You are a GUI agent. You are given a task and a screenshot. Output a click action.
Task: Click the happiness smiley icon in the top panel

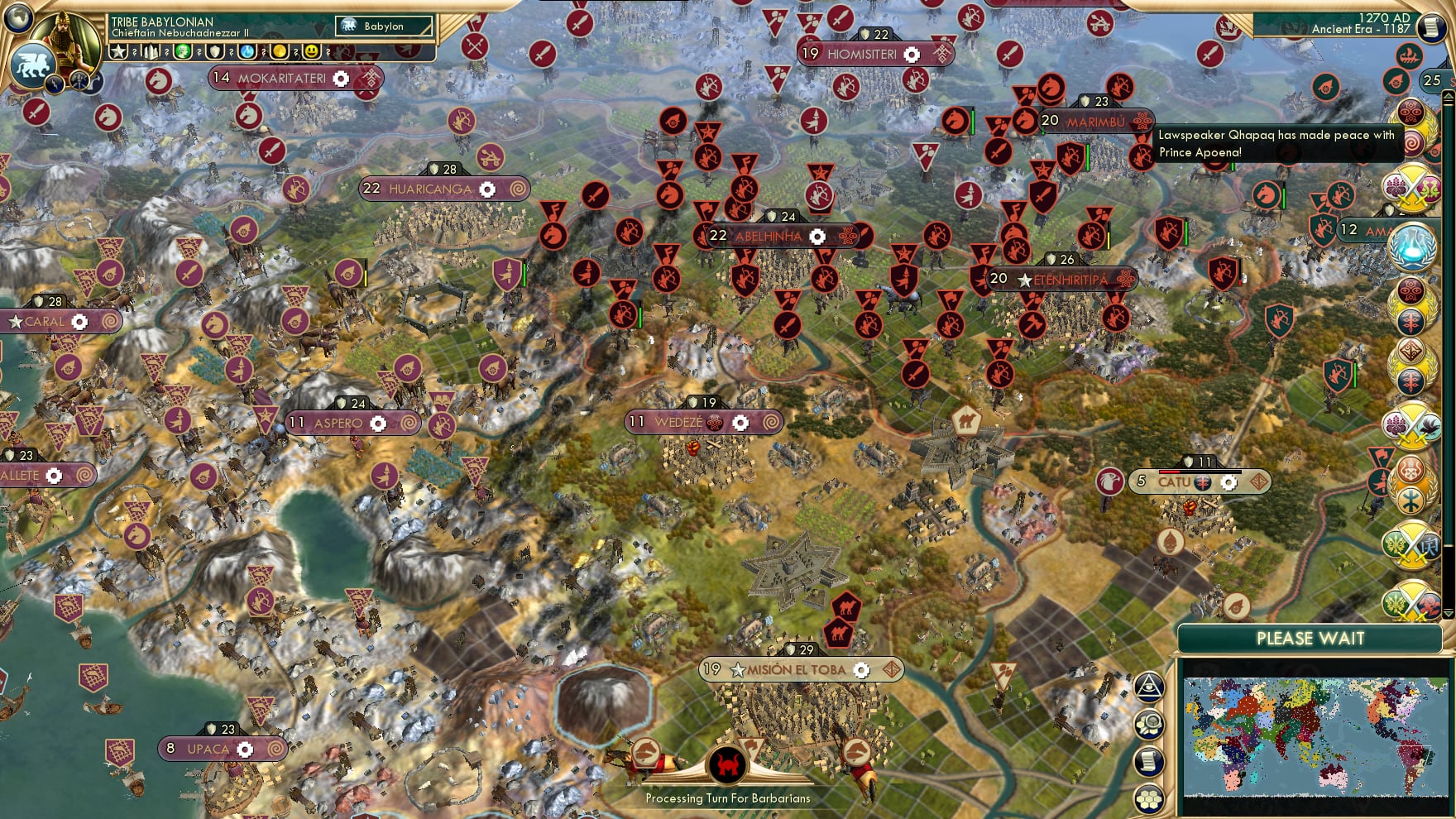pos(310,51)
